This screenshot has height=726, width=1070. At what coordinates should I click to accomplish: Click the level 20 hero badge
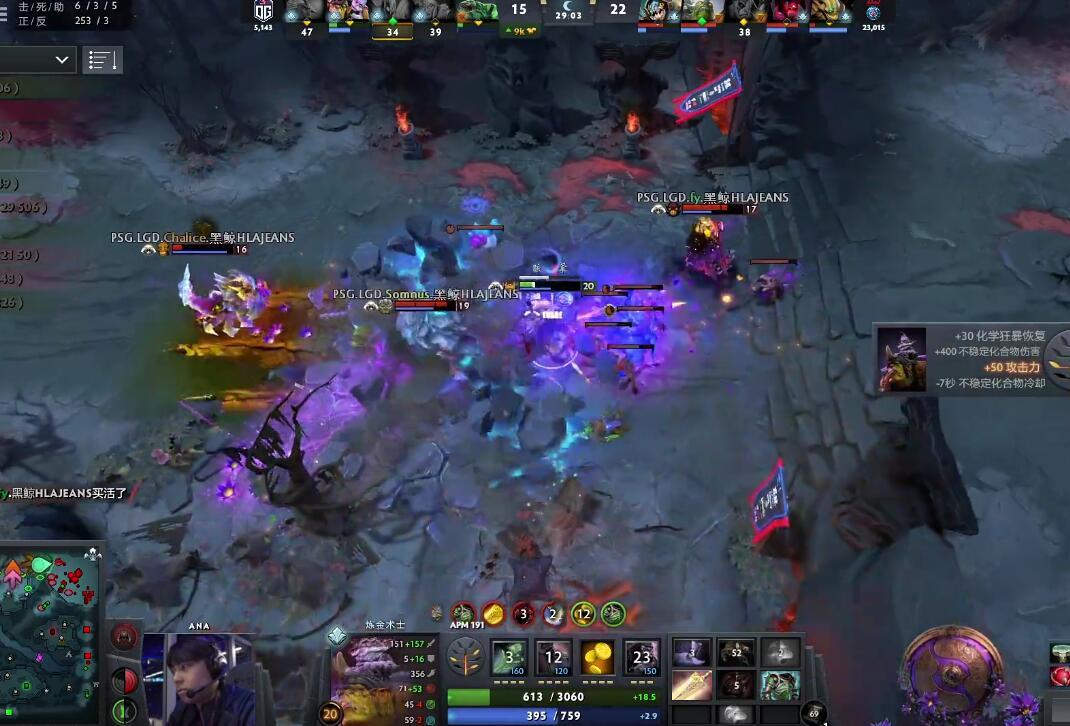[330, 713]
